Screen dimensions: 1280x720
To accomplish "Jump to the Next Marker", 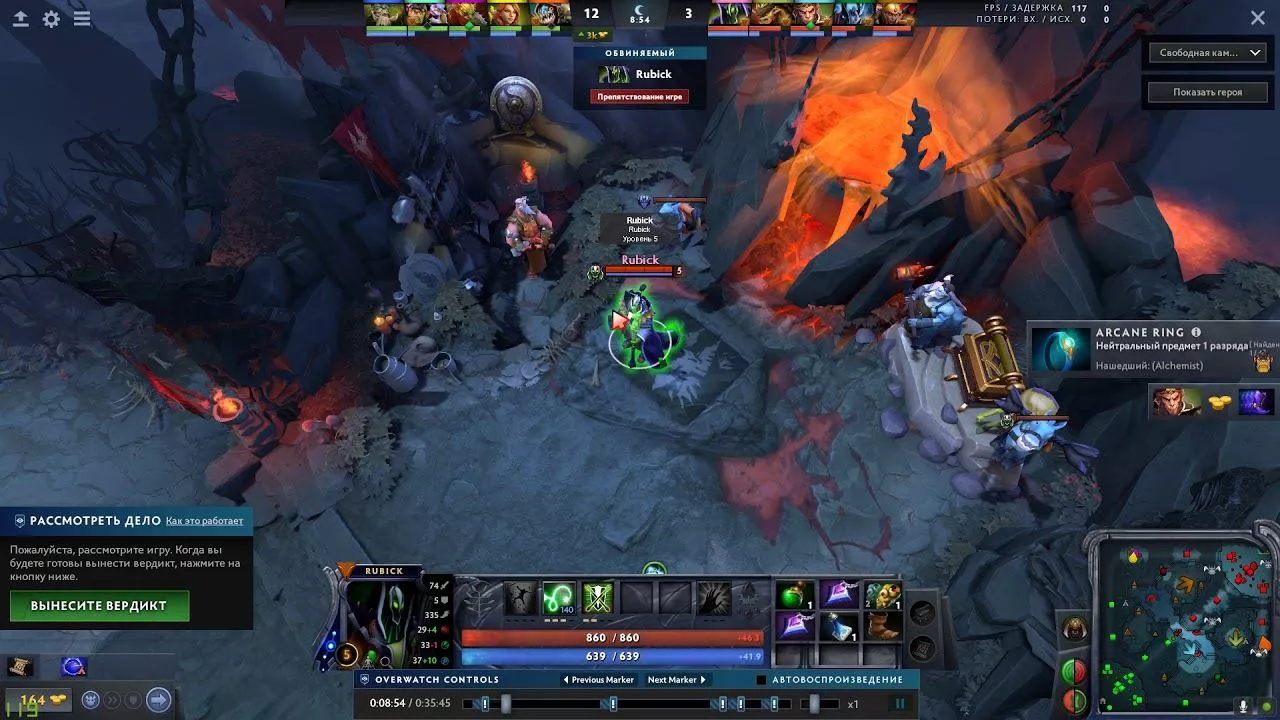I will [x=677, y=680].
